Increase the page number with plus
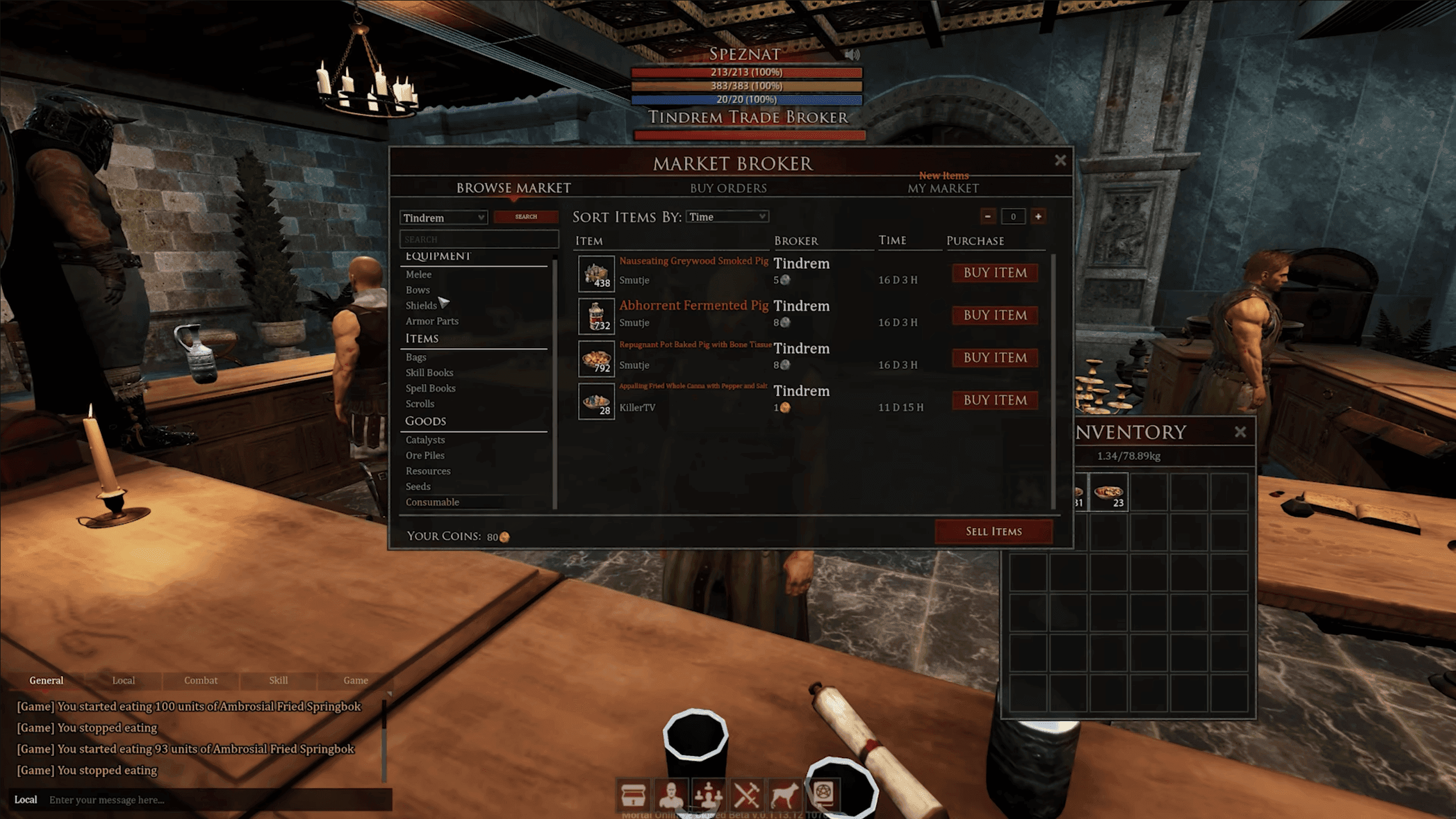Screen dimensions: 1456x819 1038,217
